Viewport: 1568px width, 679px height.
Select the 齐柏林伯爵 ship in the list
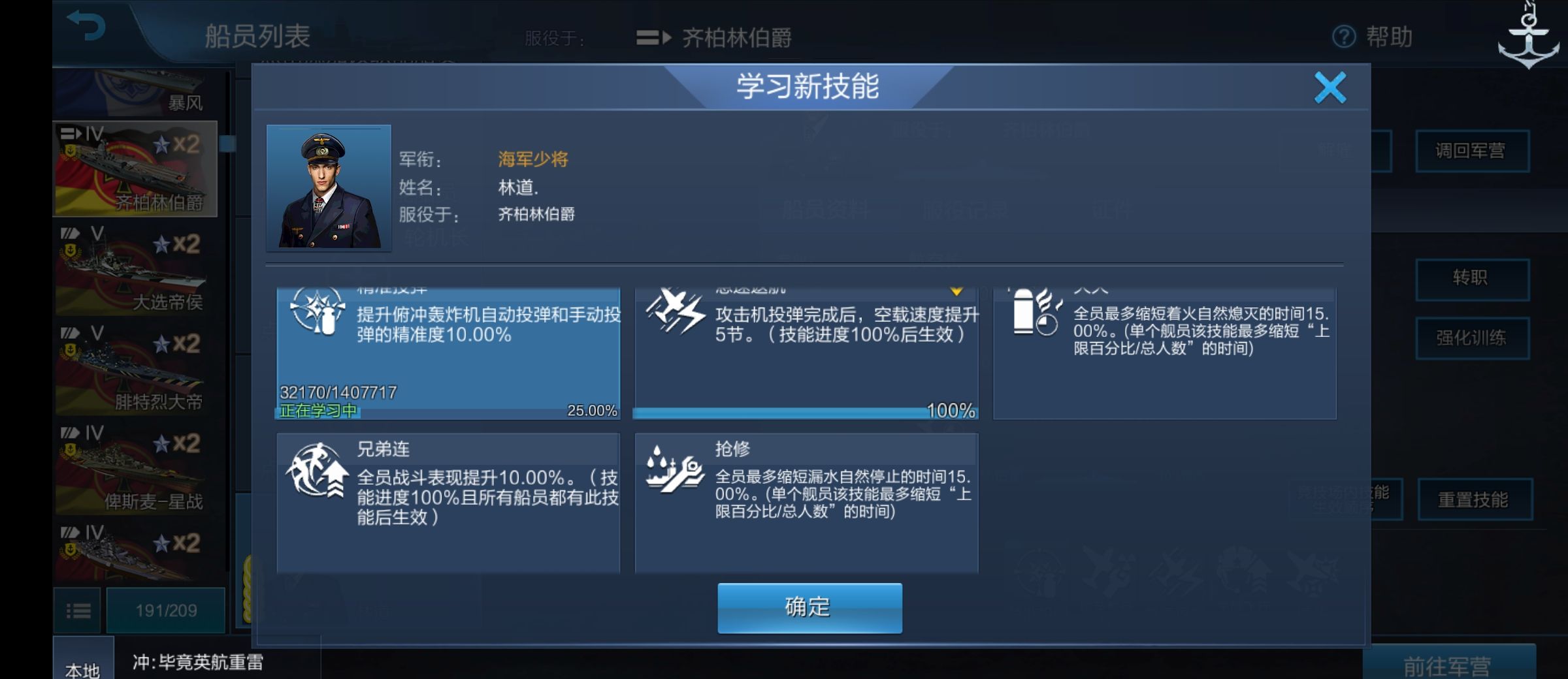coord(133,168)
